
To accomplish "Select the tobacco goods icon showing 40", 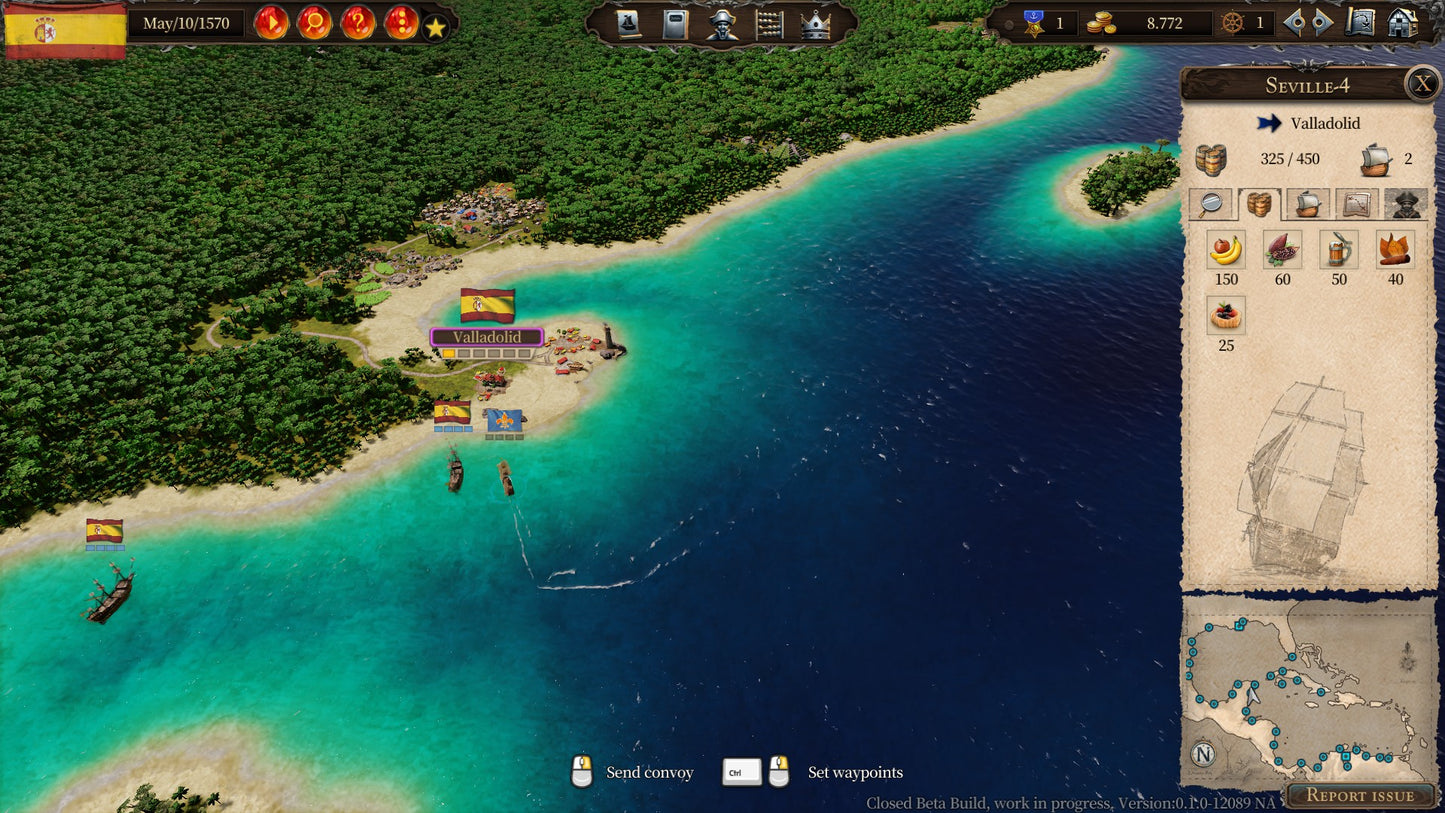I will 1396,250.
